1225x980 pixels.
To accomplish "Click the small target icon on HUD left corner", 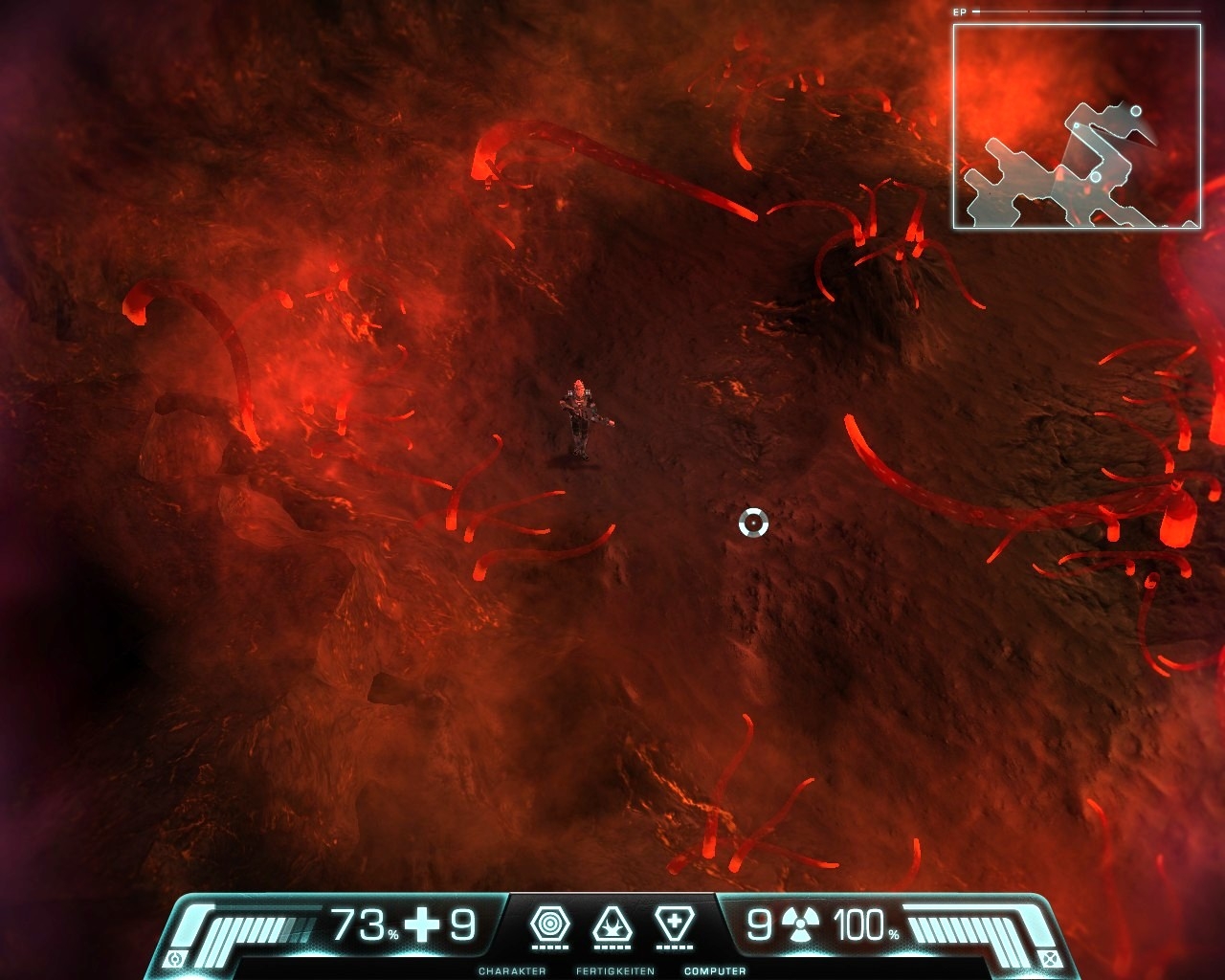I will click(174, 959).
